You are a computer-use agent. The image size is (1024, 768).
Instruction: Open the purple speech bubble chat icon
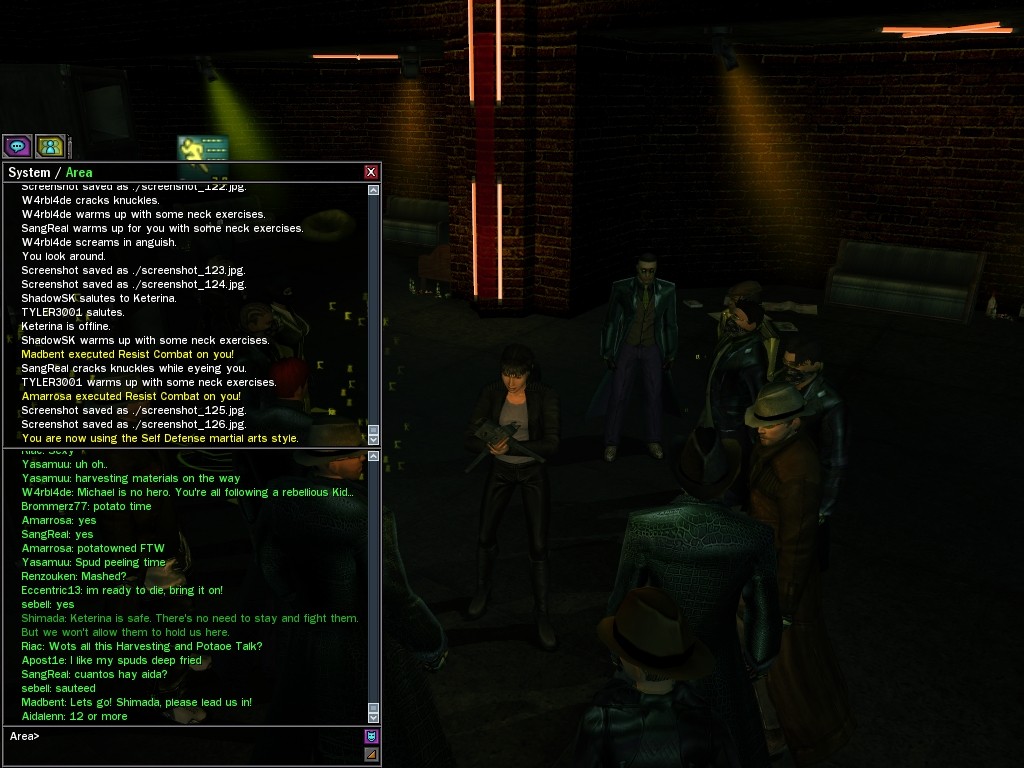17,146
